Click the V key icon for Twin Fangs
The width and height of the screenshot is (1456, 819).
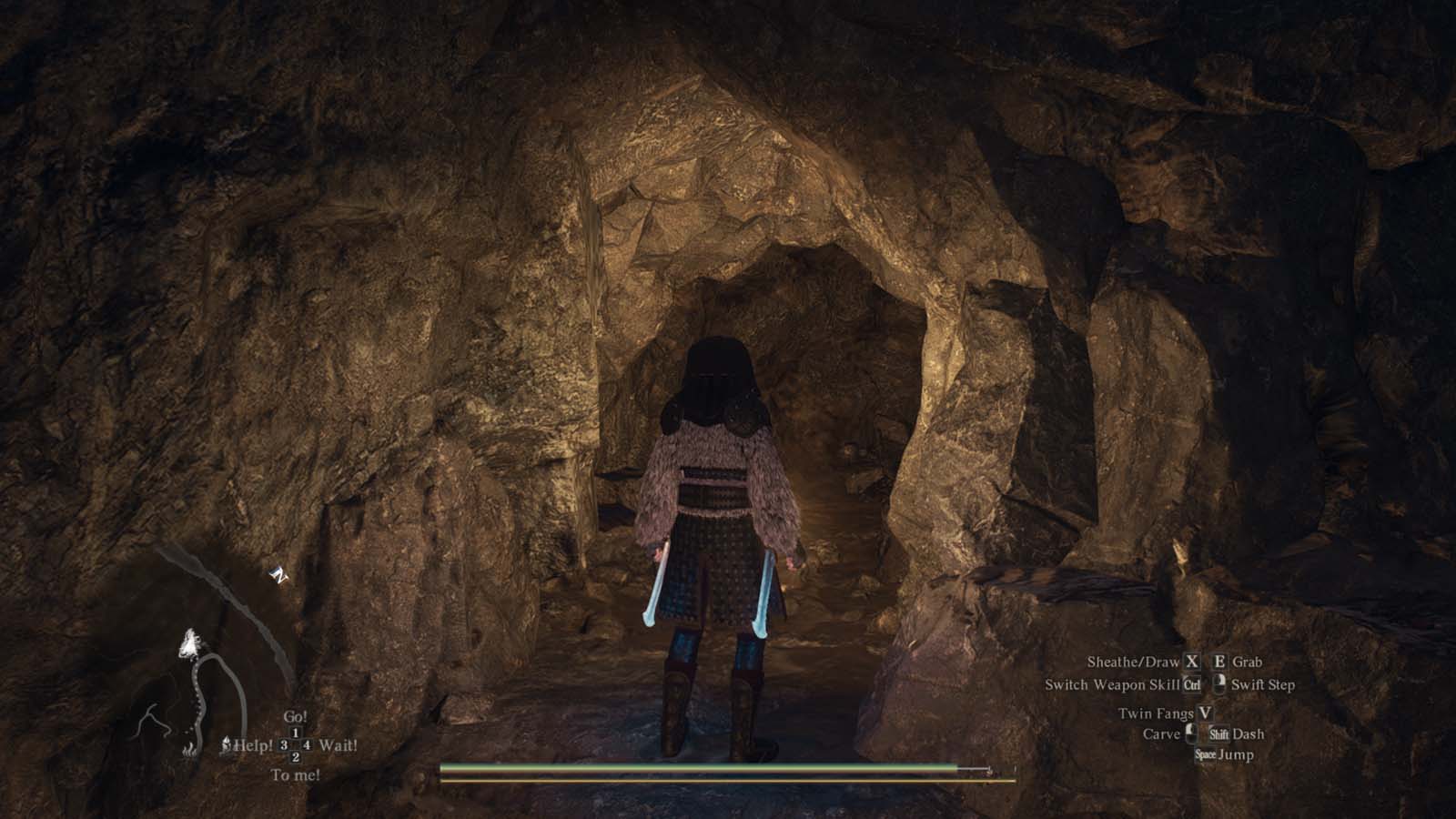pyautogui.click(x=1205, y=713)
